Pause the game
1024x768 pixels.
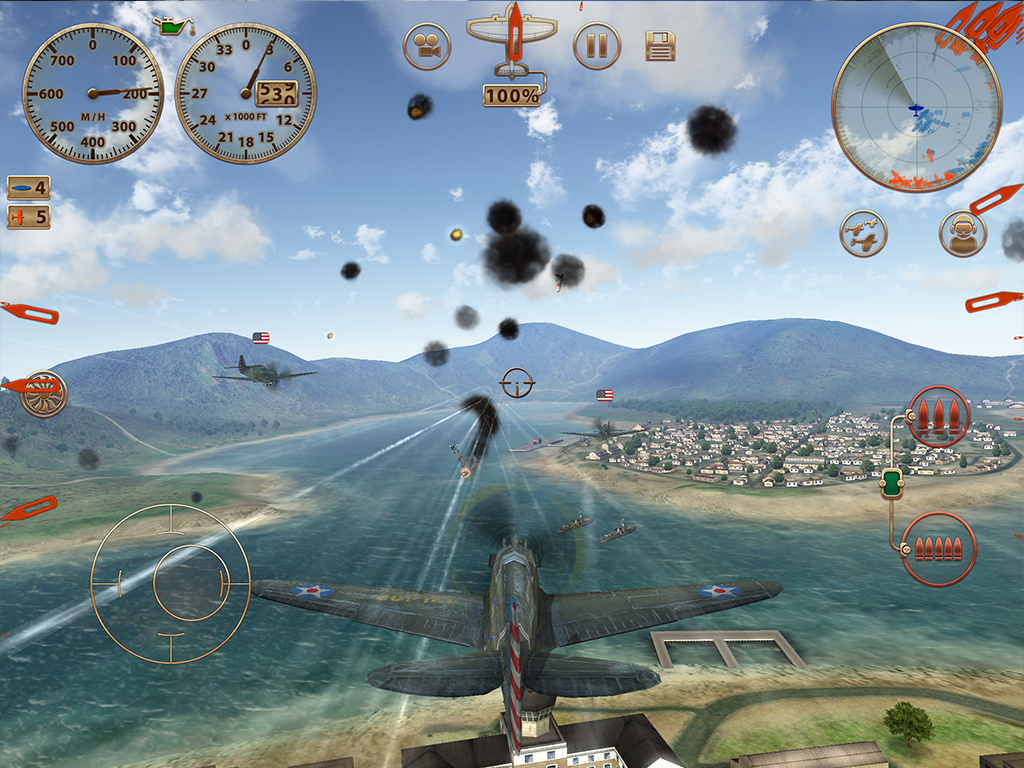tap(597, 46)
